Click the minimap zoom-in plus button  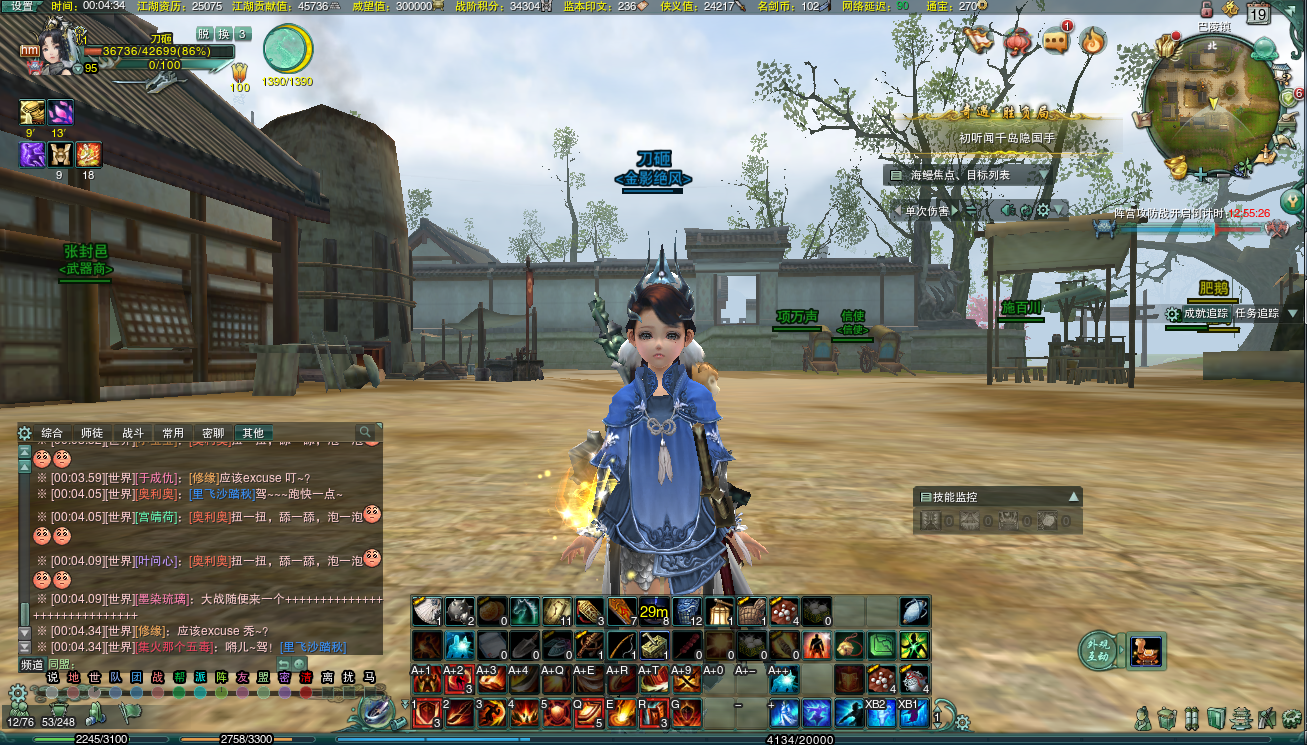tap(1200, 174)
